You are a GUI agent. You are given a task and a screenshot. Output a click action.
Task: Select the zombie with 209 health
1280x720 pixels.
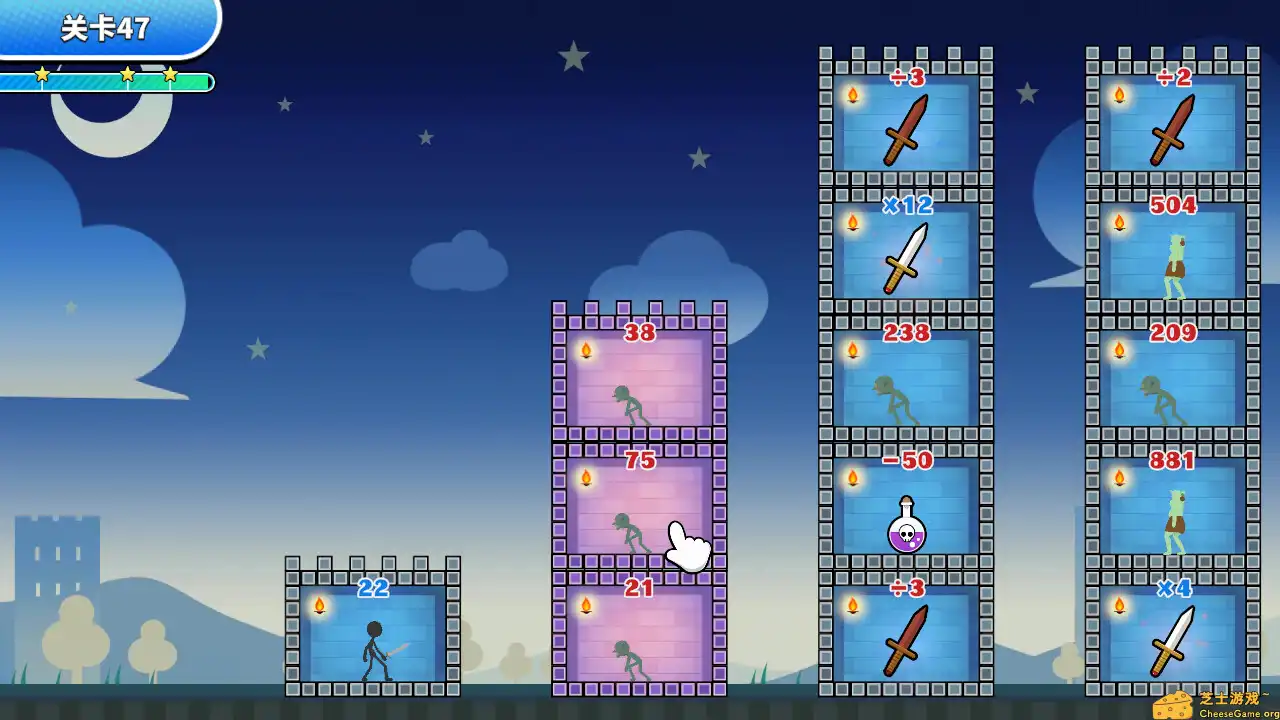tap(1165, 395)
